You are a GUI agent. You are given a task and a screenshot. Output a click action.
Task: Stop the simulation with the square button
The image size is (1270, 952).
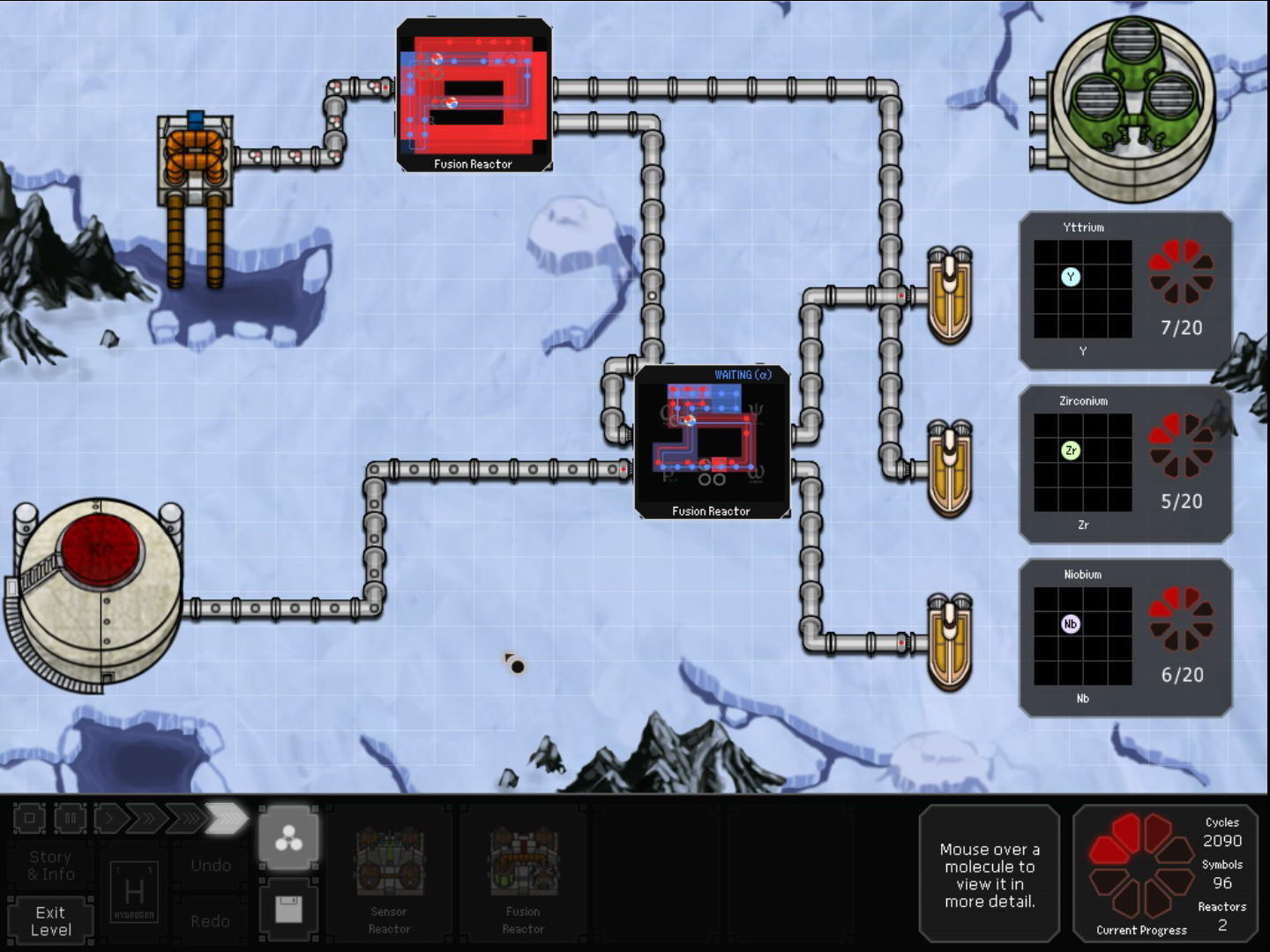coord(29,818)
